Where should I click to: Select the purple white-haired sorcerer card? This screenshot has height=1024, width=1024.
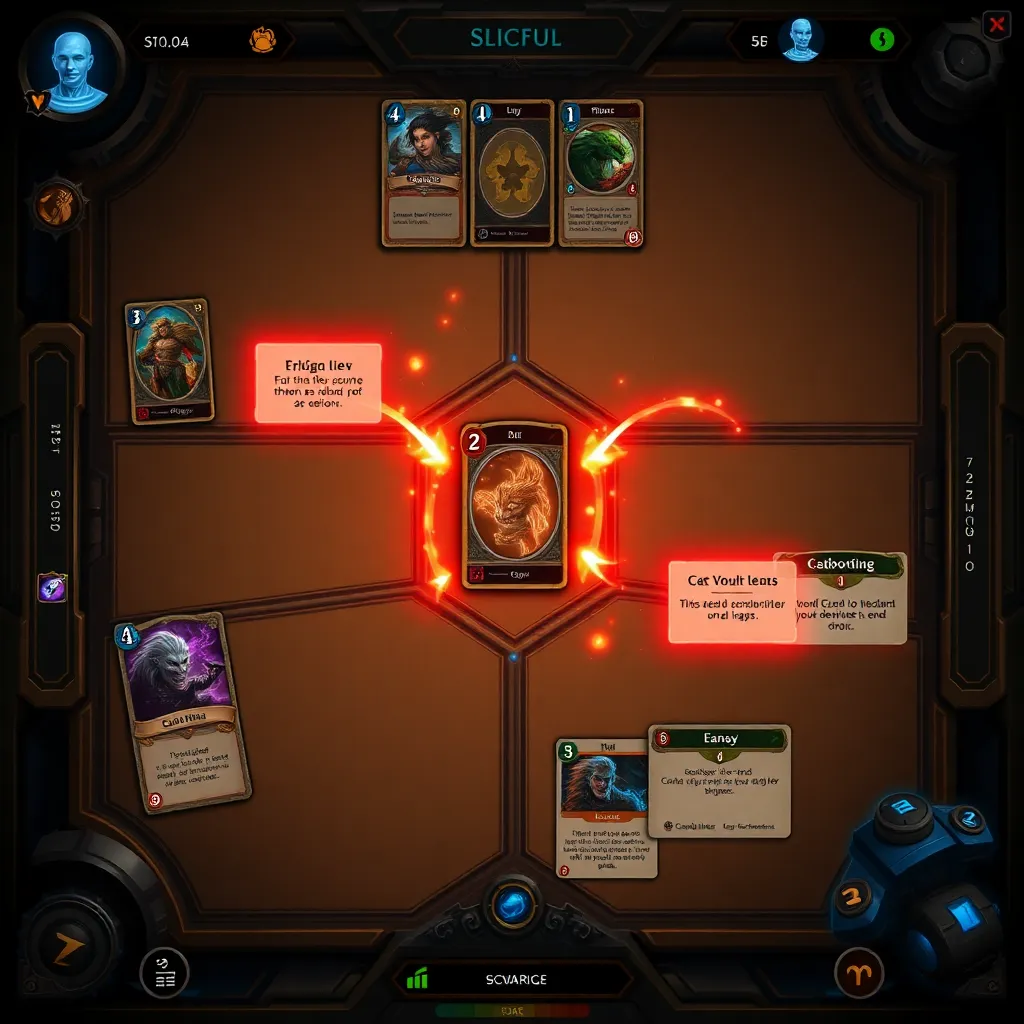point(182,710)
